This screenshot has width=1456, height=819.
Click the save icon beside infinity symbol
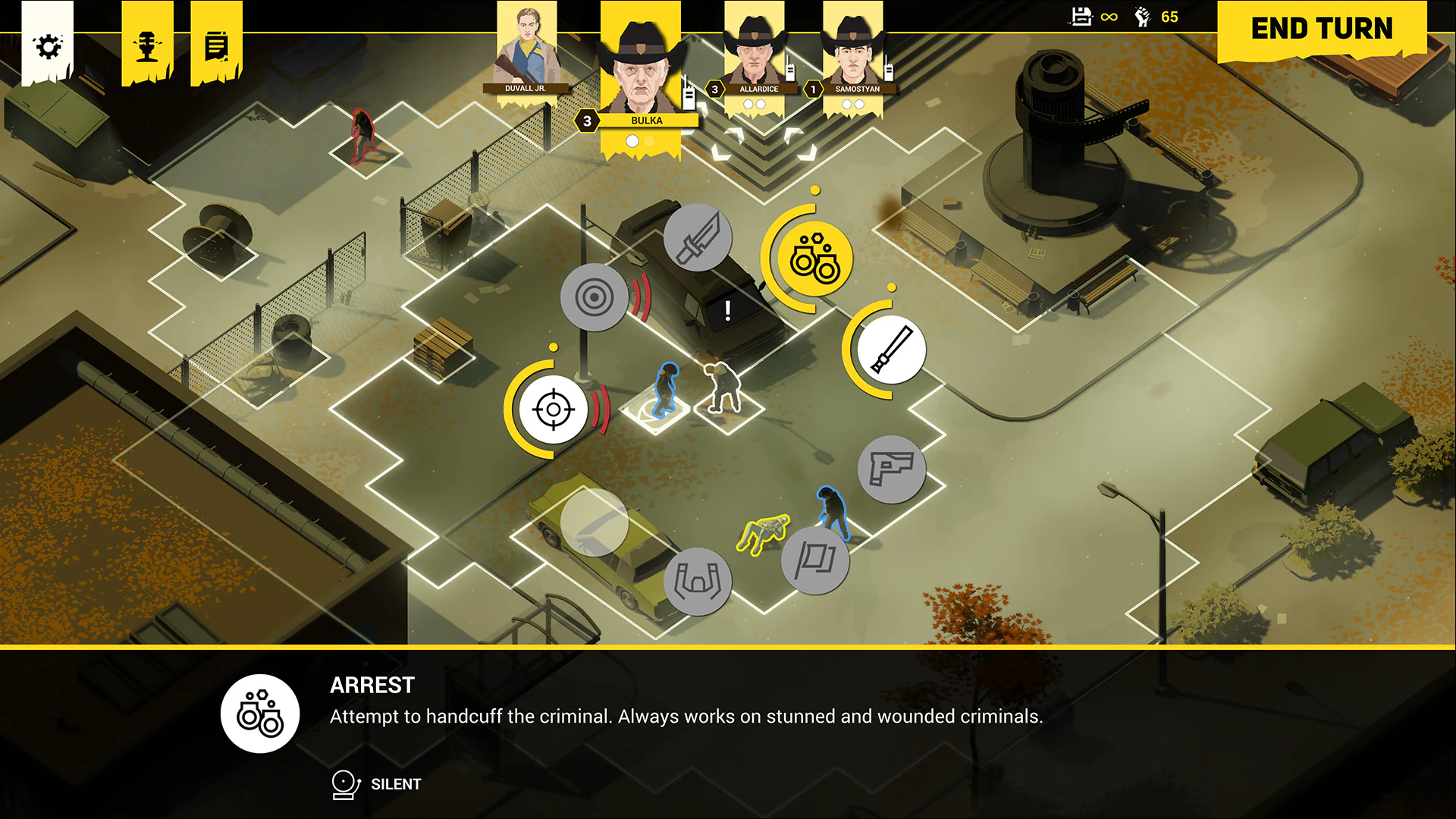1080,17
